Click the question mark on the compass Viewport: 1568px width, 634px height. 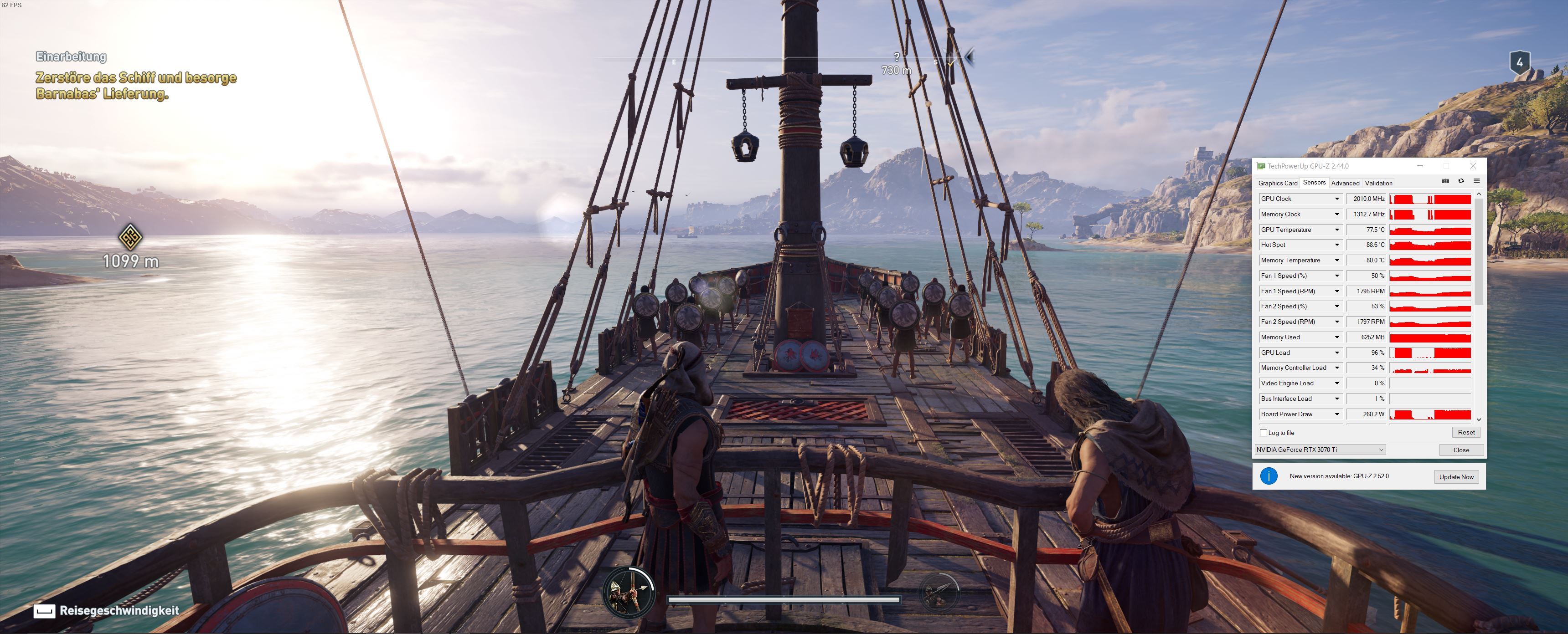pyautogui.click(x=897, y=57)
